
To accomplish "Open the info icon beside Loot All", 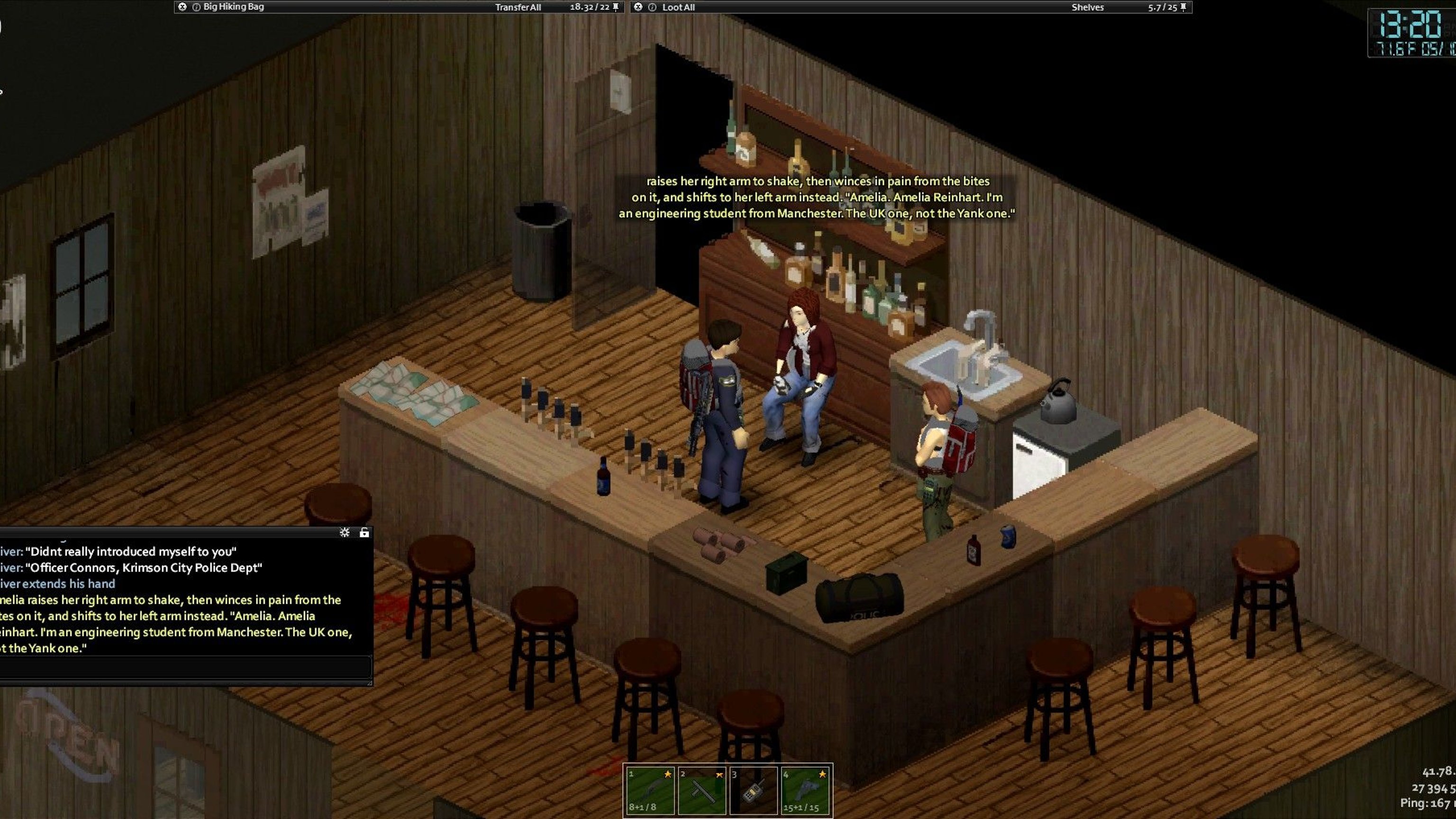I will pos(652,7).
